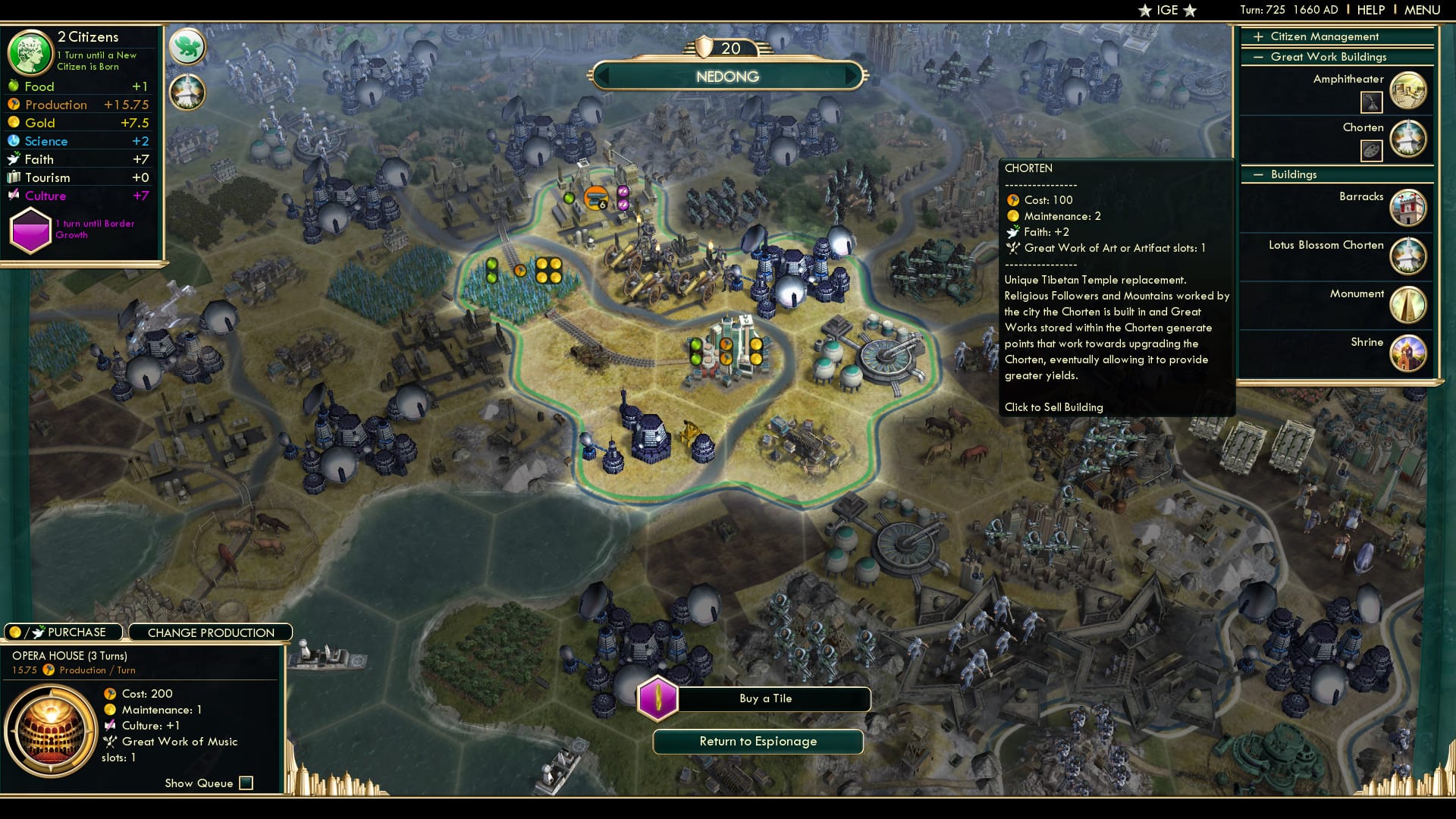The width and height of the screenshot is (1456, 819).
Task: Expand the Citizen Management section
Action: tap(1258, 36)
